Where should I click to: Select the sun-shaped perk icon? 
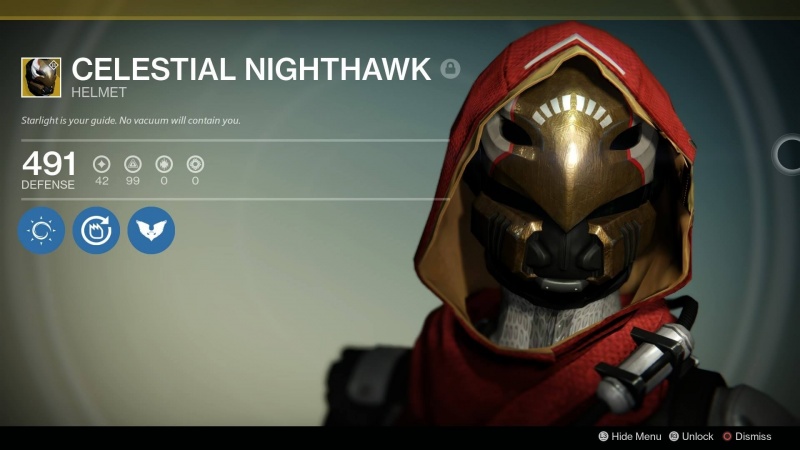(x=41, y=230)
